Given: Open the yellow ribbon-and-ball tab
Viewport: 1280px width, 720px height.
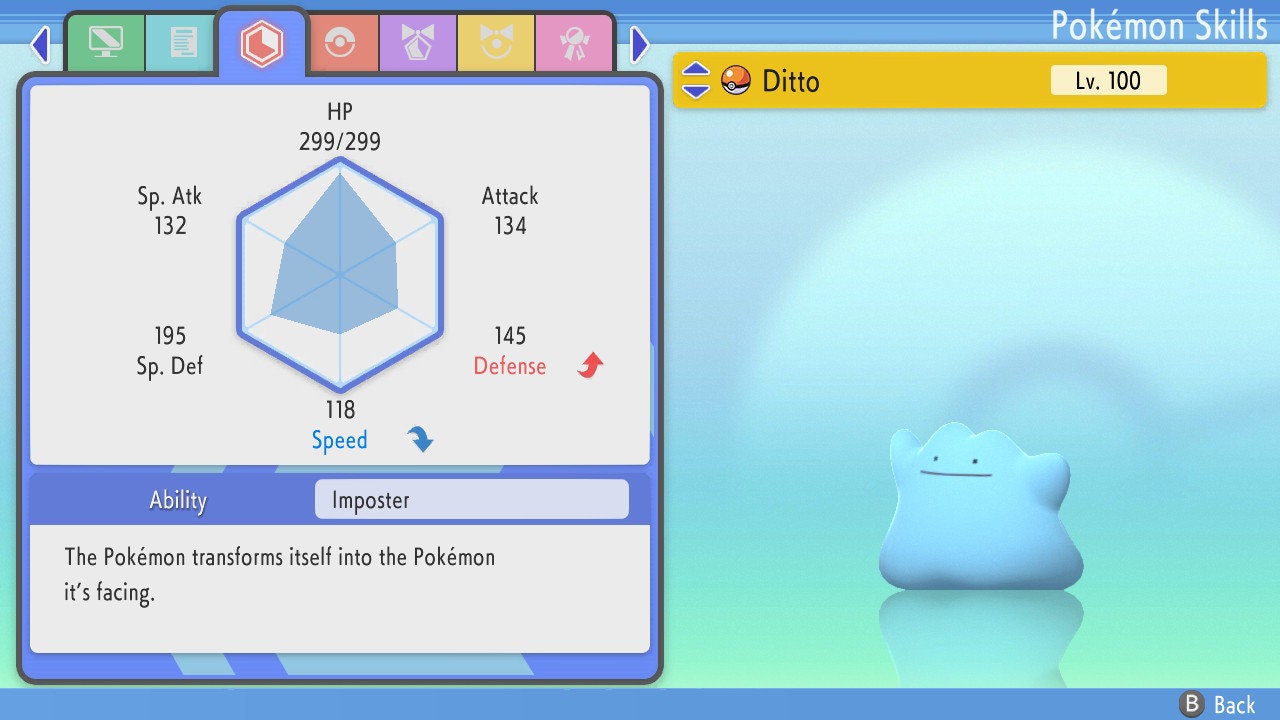Looking at the screenshot, I should pos(496,43).
